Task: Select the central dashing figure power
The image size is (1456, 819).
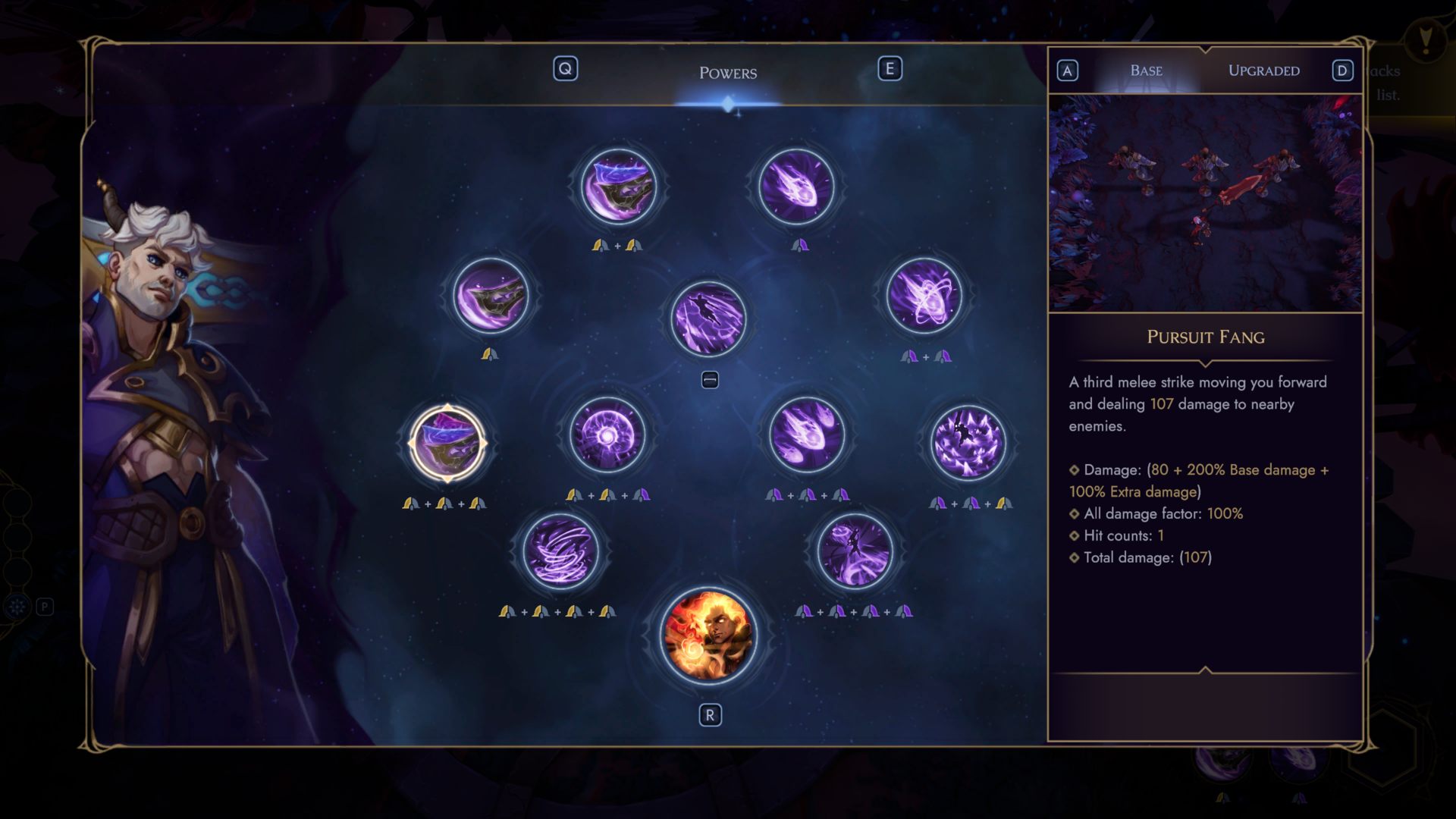Action: 708,318
